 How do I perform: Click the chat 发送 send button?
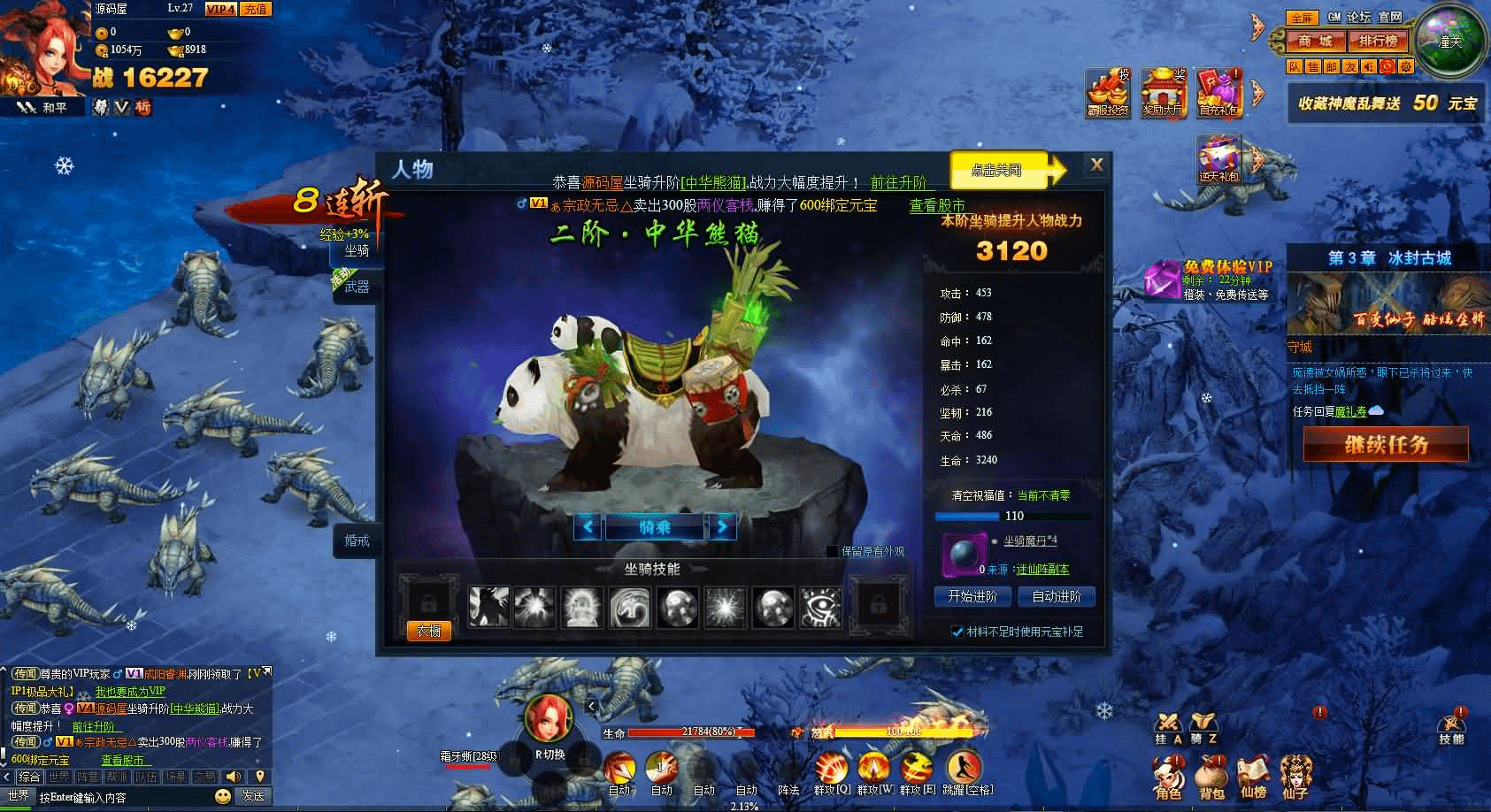pyautogui.click(x=253, y=796)
